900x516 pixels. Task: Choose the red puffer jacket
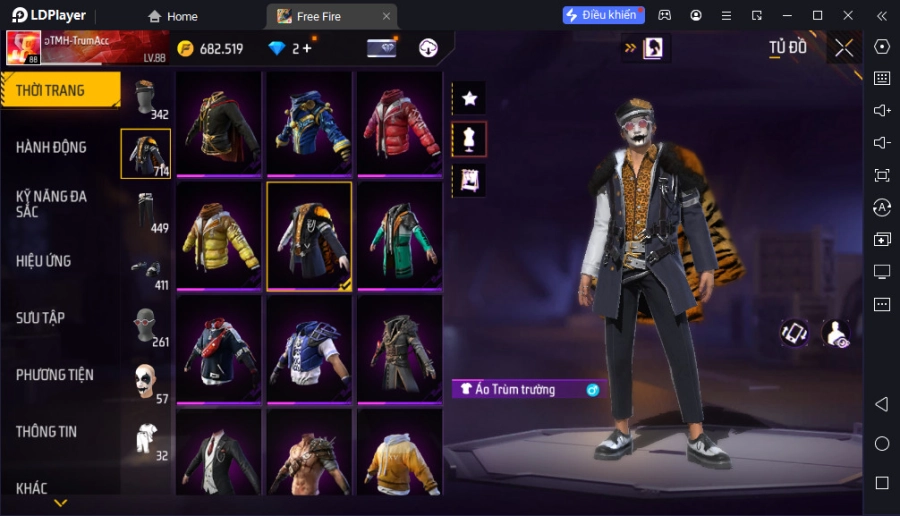click(x=400, y=124)
